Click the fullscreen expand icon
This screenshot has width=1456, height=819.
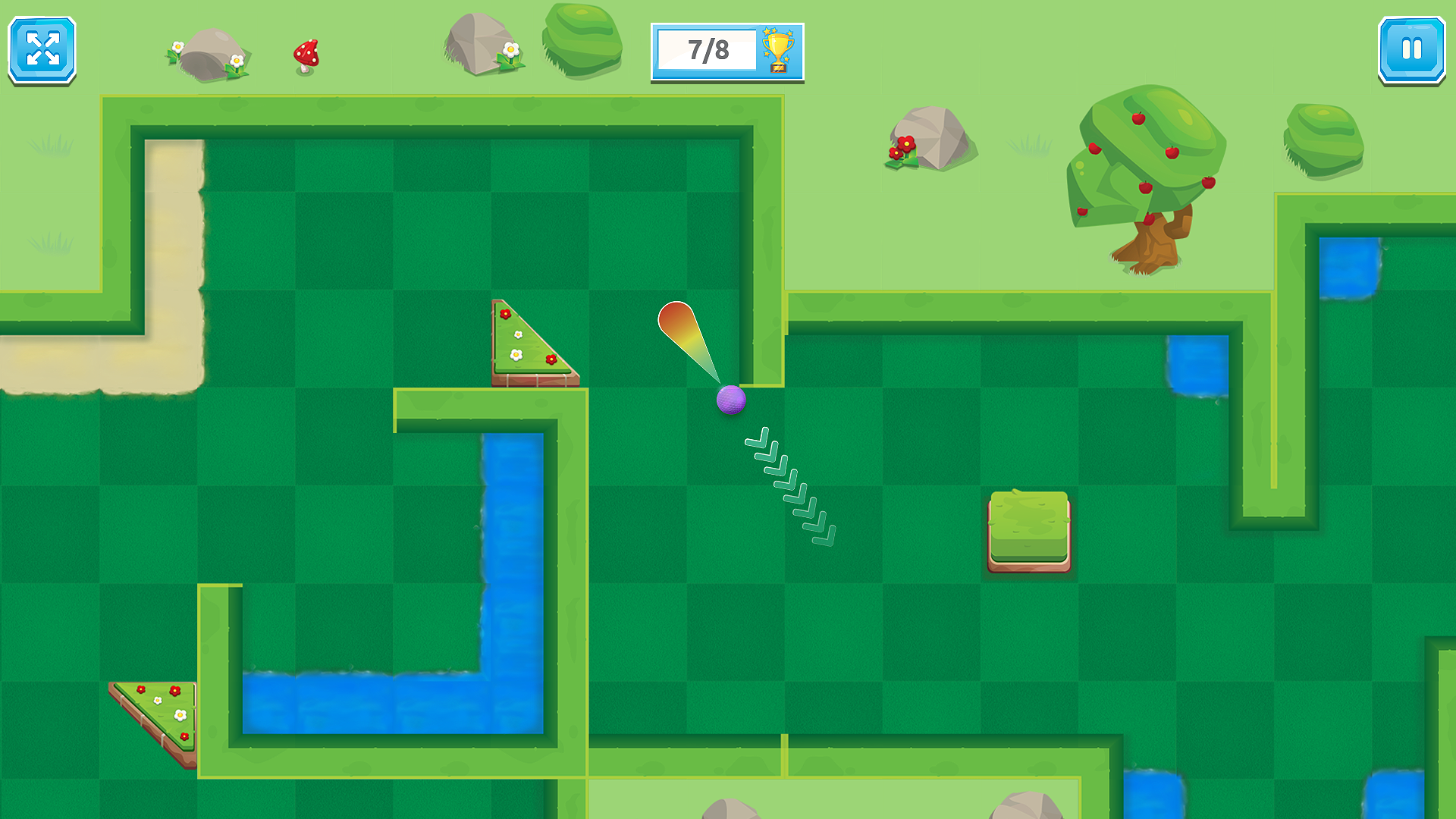42,50
